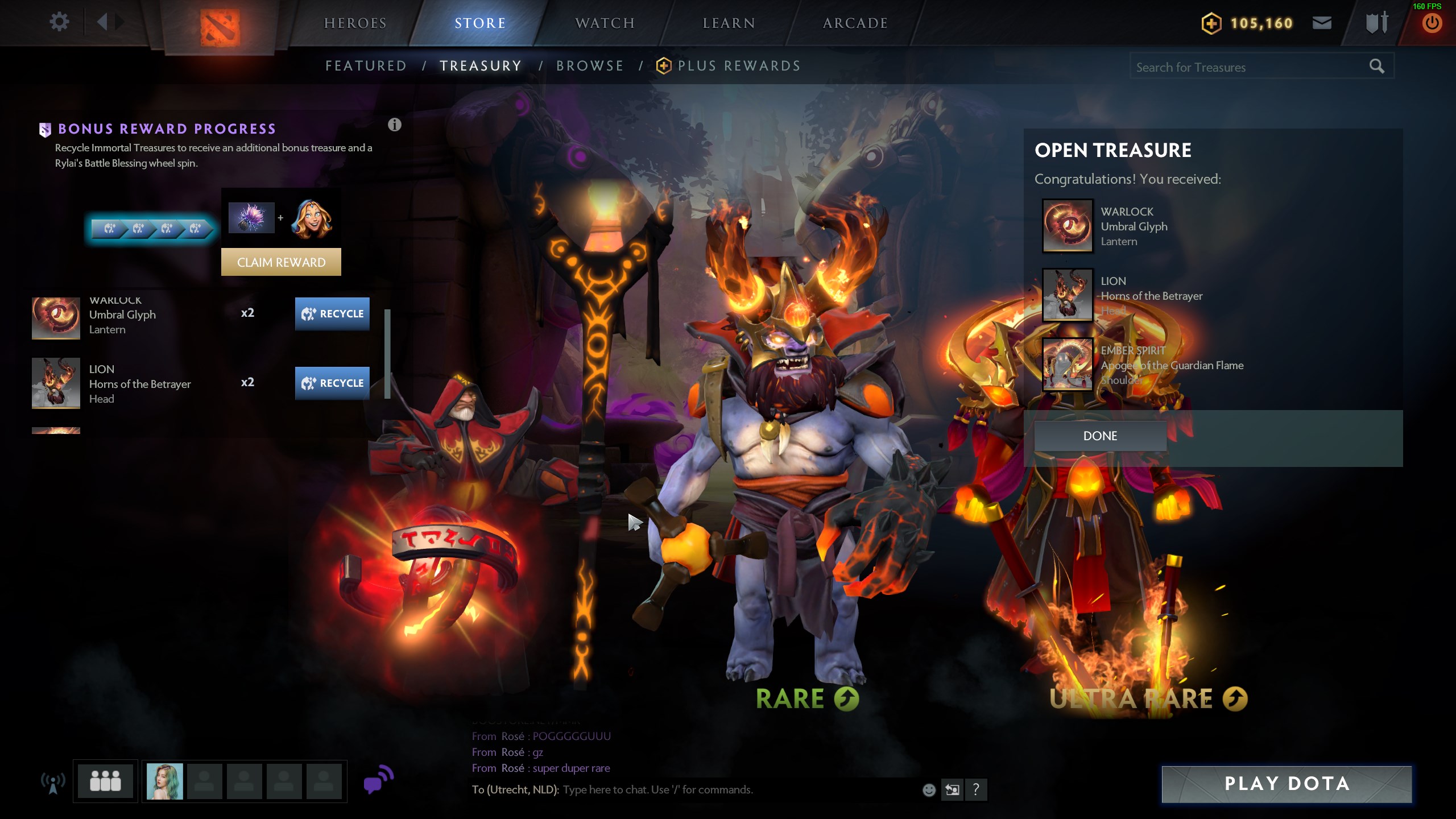Image resolution: width=1456 pixels, height=819 pixels.
Task: Open the Heroes tab
Action: click(355, 23)
